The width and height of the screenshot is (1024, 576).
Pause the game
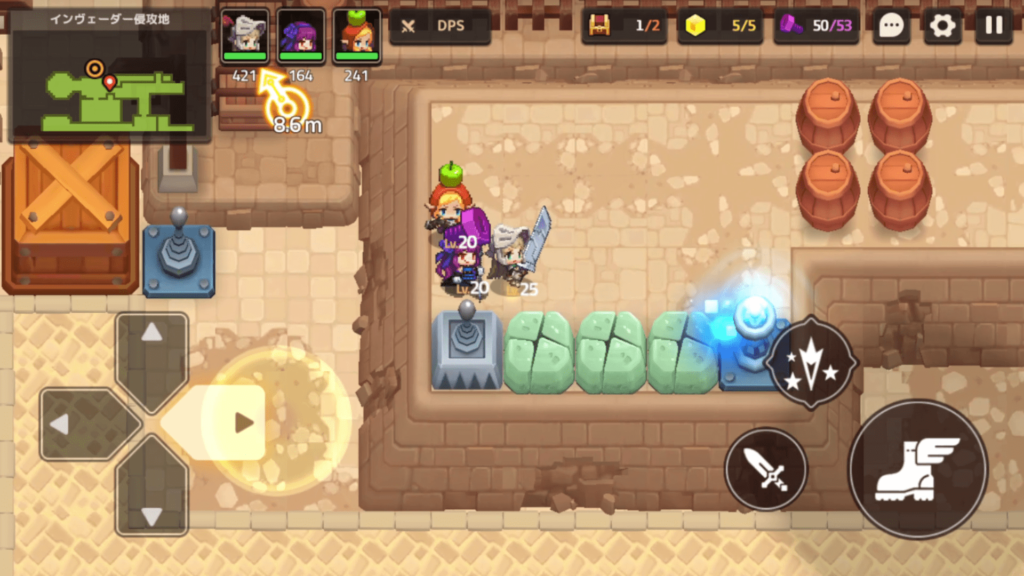[x=994, y=26]
